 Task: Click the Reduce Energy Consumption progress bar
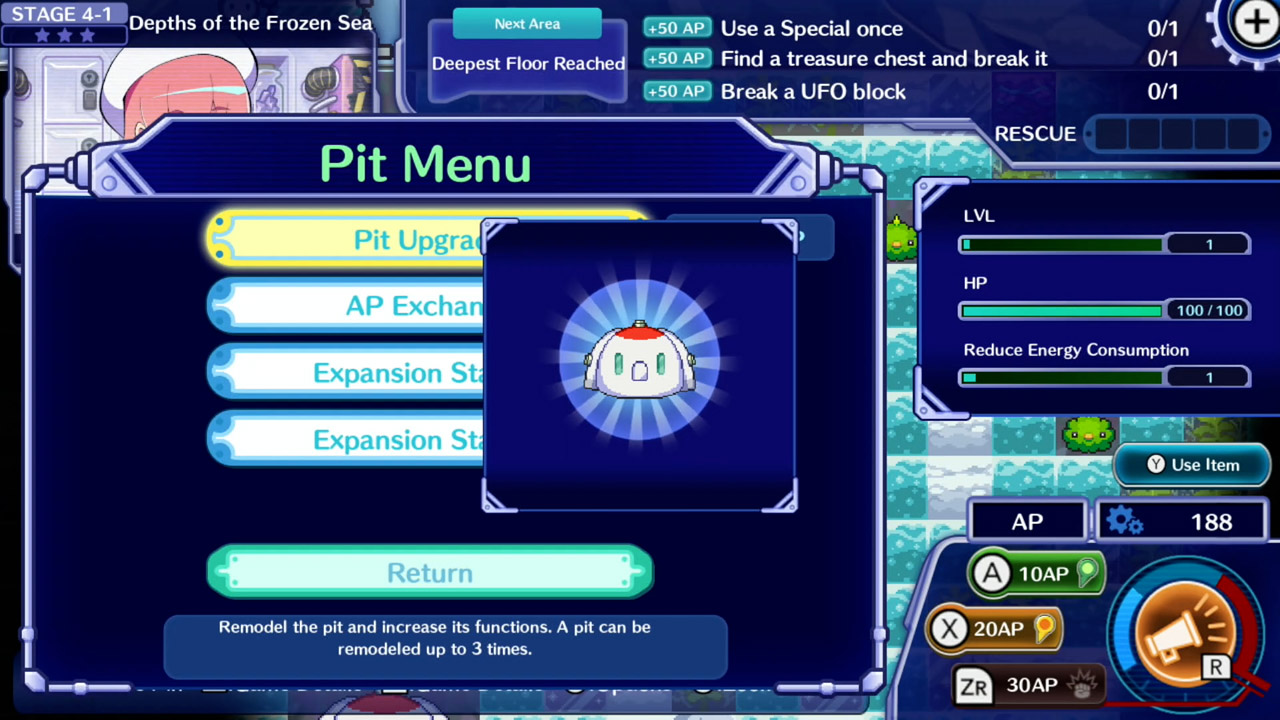(1060, 377)
